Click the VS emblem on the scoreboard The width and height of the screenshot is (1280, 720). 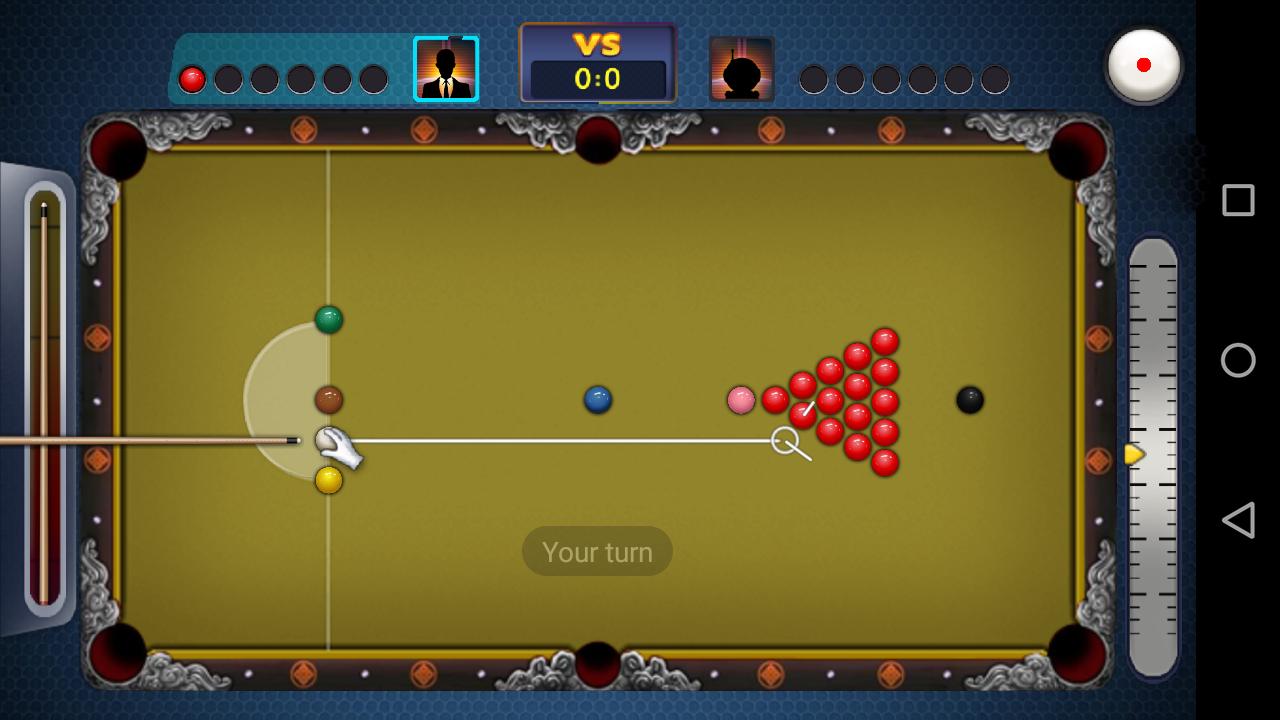pyautogui.click(x=597, y=44)
